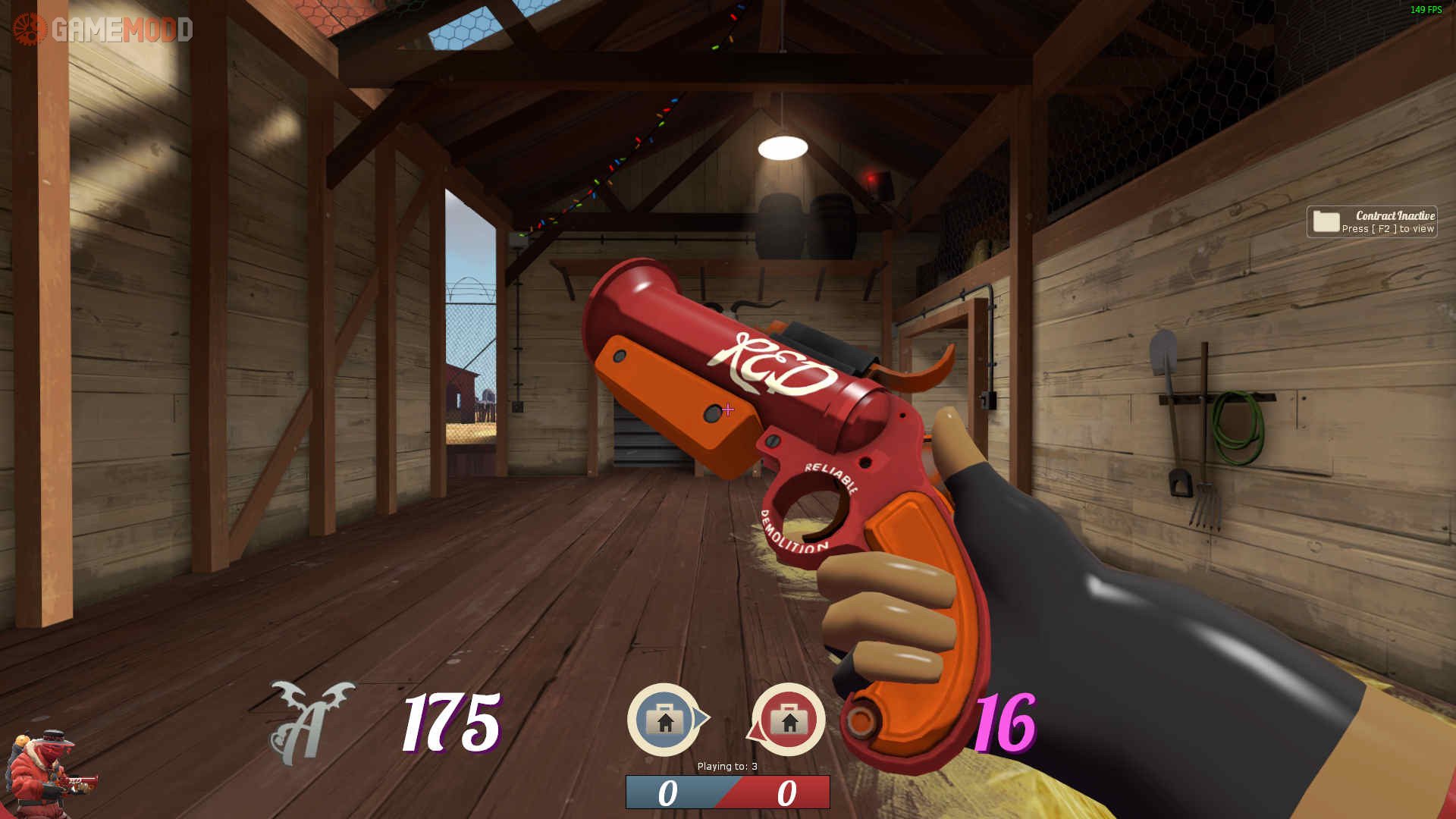This screenshot has height=819, width=1456.
Task: Open the Contract Inactive tracker panel
Action: click(1371, 221)
